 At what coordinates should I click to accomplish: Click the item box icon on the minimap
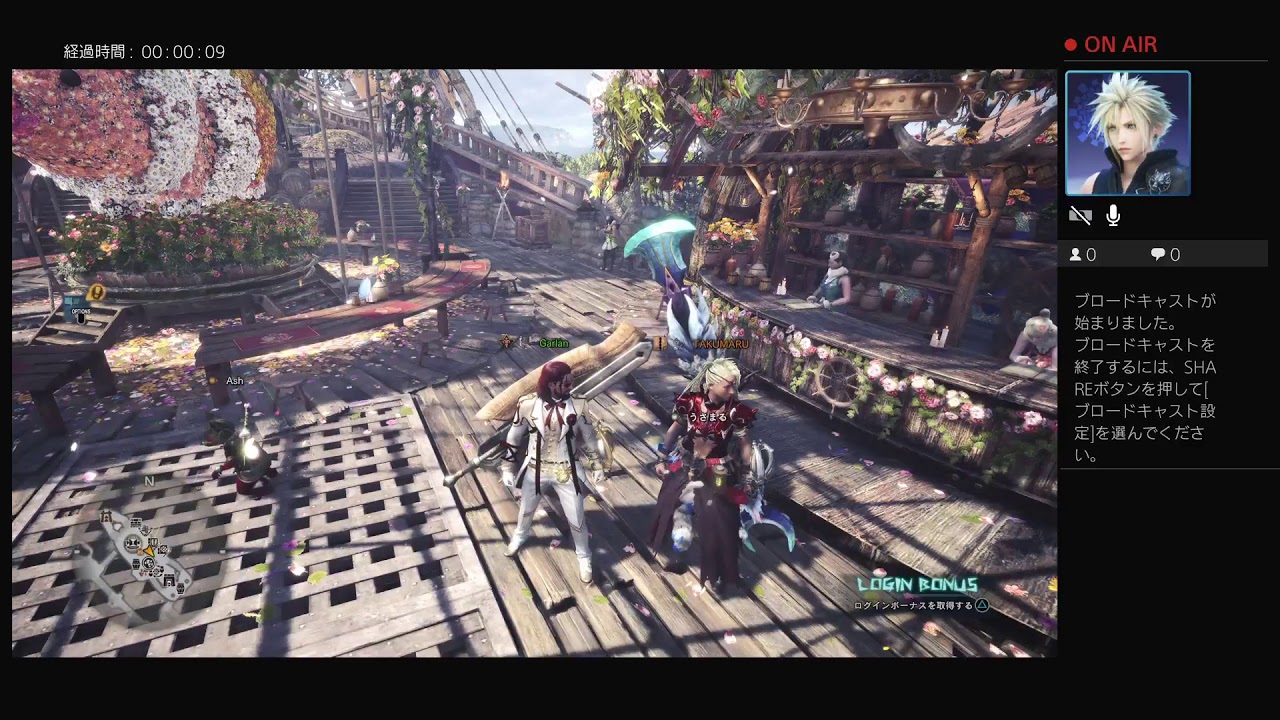click(x=135, y=562)
